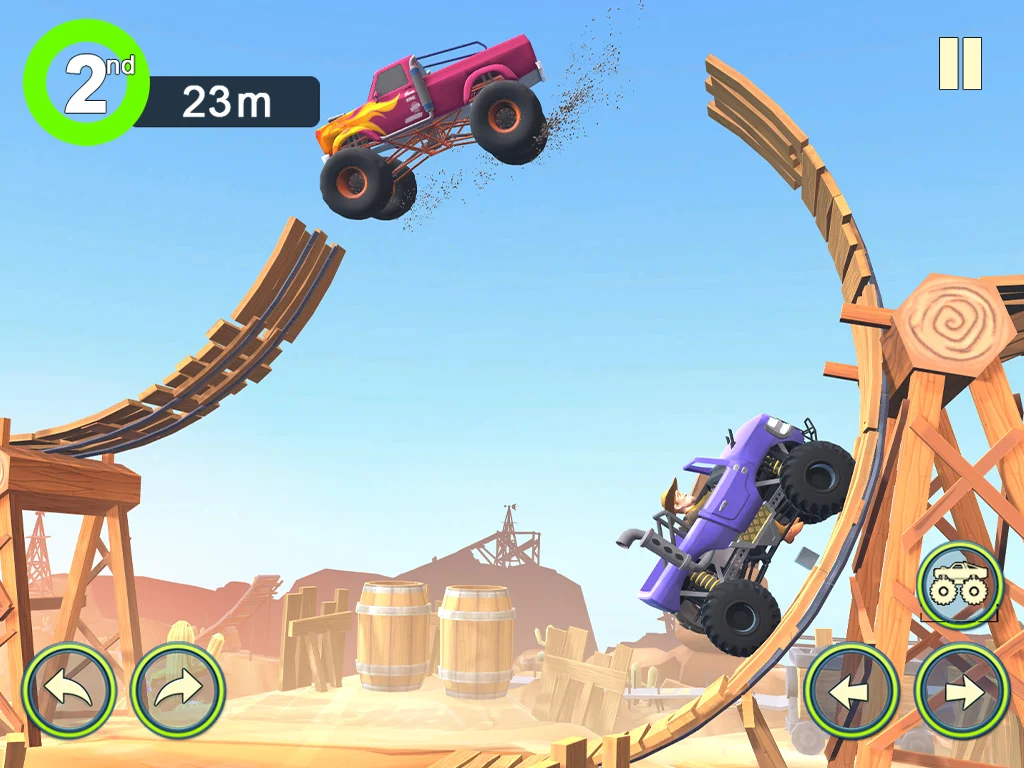The height and width of the screenshot is (768, 1024).
Task: Hit the straight right arrow accelerate button
Action: point(962,691)
